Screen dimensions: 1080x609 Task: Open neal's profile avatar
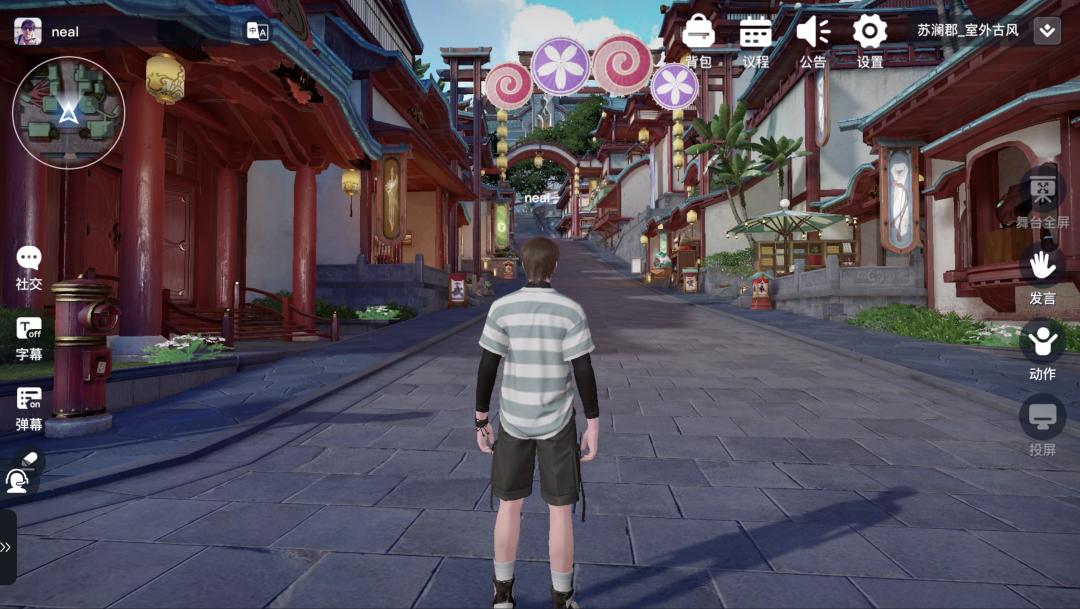pyautogui.click(x=27, y=31)
